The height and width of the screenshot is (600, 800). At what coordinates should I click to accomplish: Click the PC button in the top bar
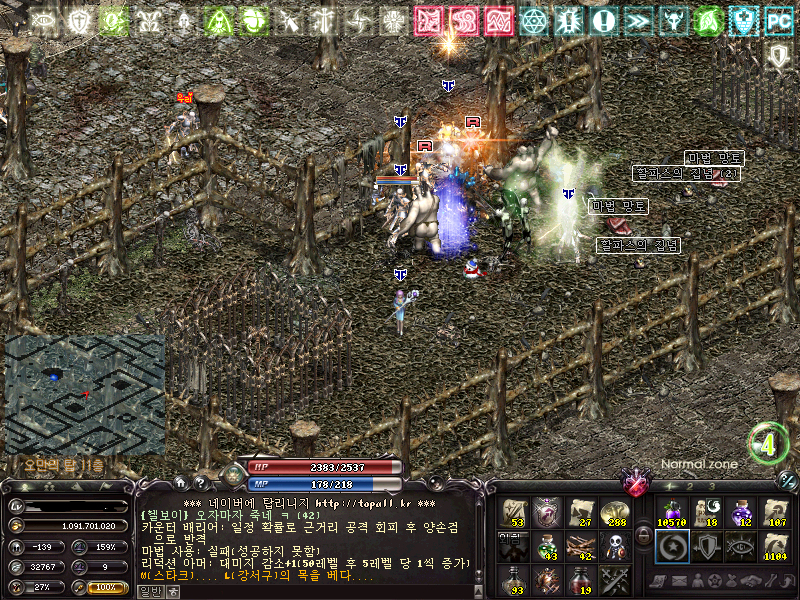[x=777, y=20]
